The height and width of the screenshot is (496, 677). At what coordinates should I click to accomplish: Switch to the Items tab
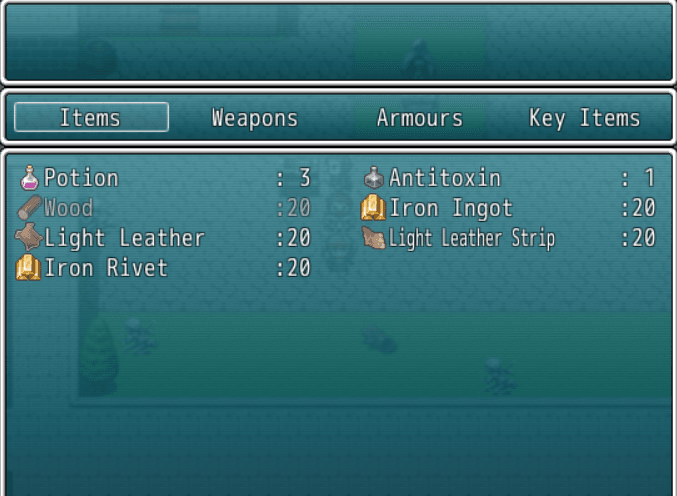(x=91, y=118)
